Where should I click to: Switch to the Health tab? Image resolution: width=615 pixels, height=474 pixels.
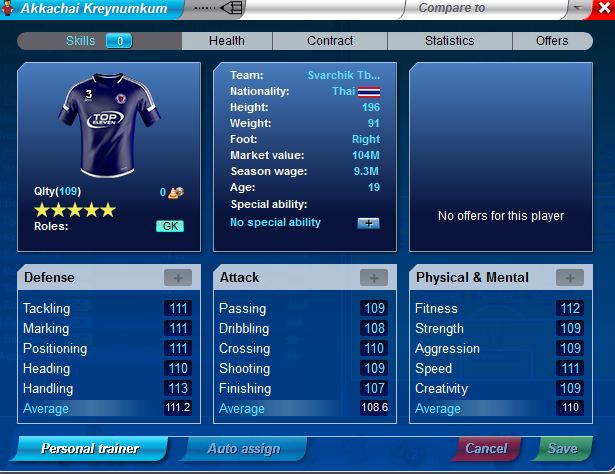(x=226, y=41)
